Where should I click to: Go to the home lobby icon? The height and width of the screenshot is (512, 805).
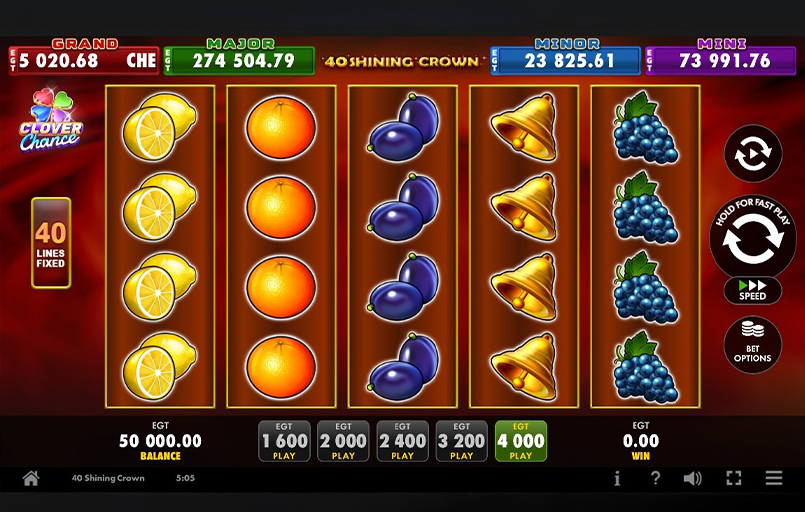click(31, 479)
